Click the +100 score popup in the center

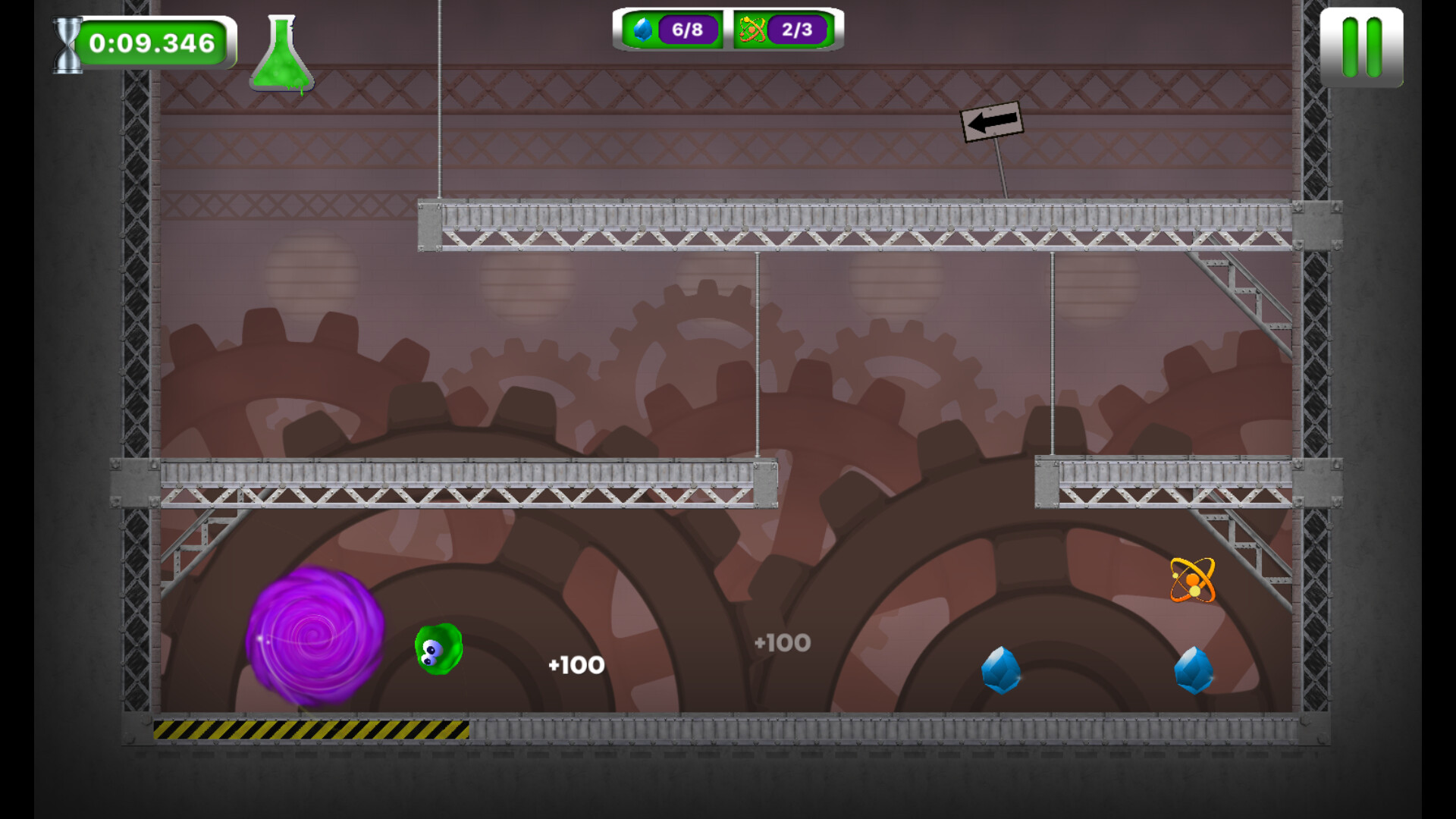(781, 643)
